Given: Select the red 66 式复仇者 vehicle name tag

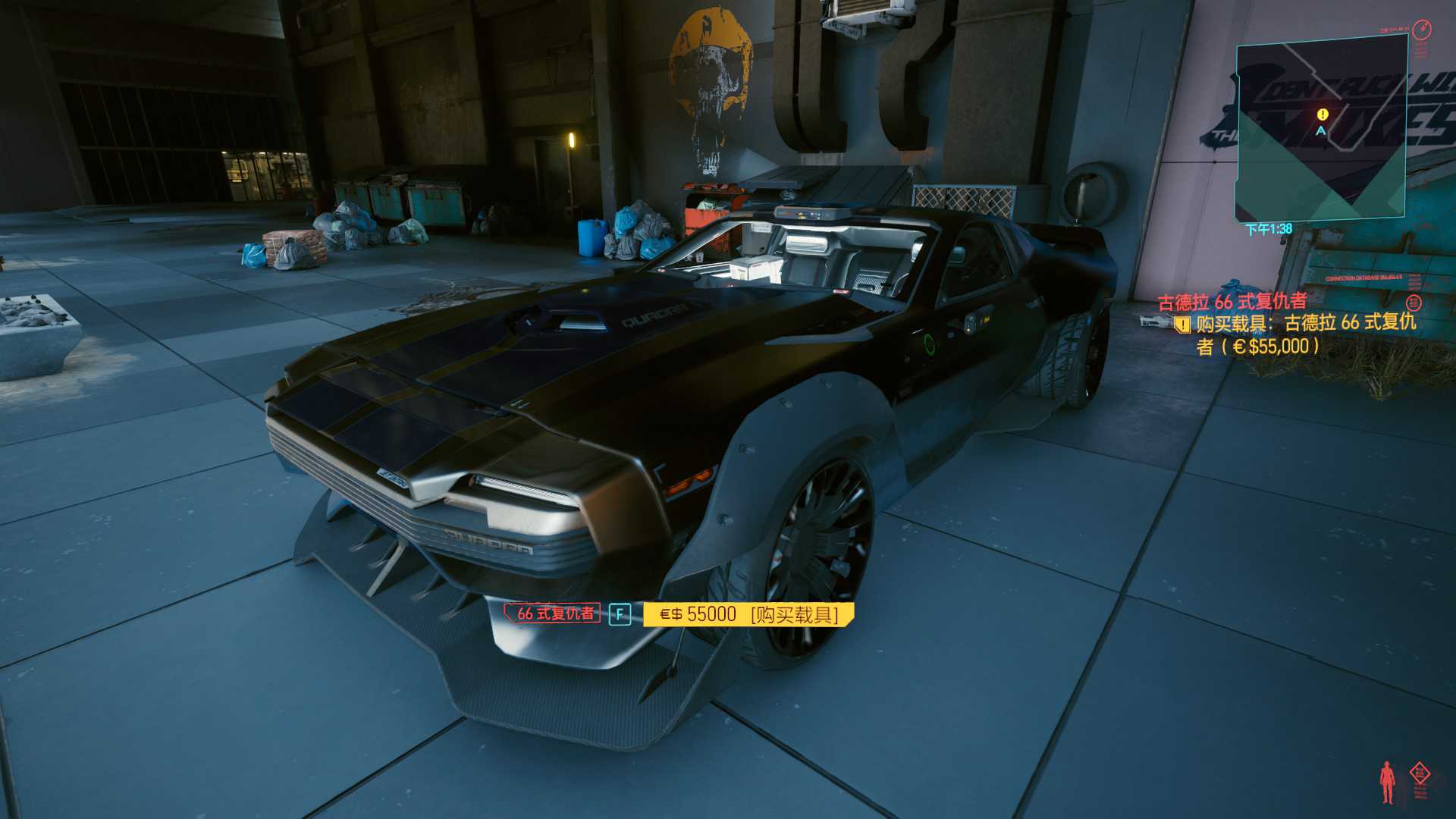Looking at the screenshot, I should pyautogui.click(x=554, y=613).
